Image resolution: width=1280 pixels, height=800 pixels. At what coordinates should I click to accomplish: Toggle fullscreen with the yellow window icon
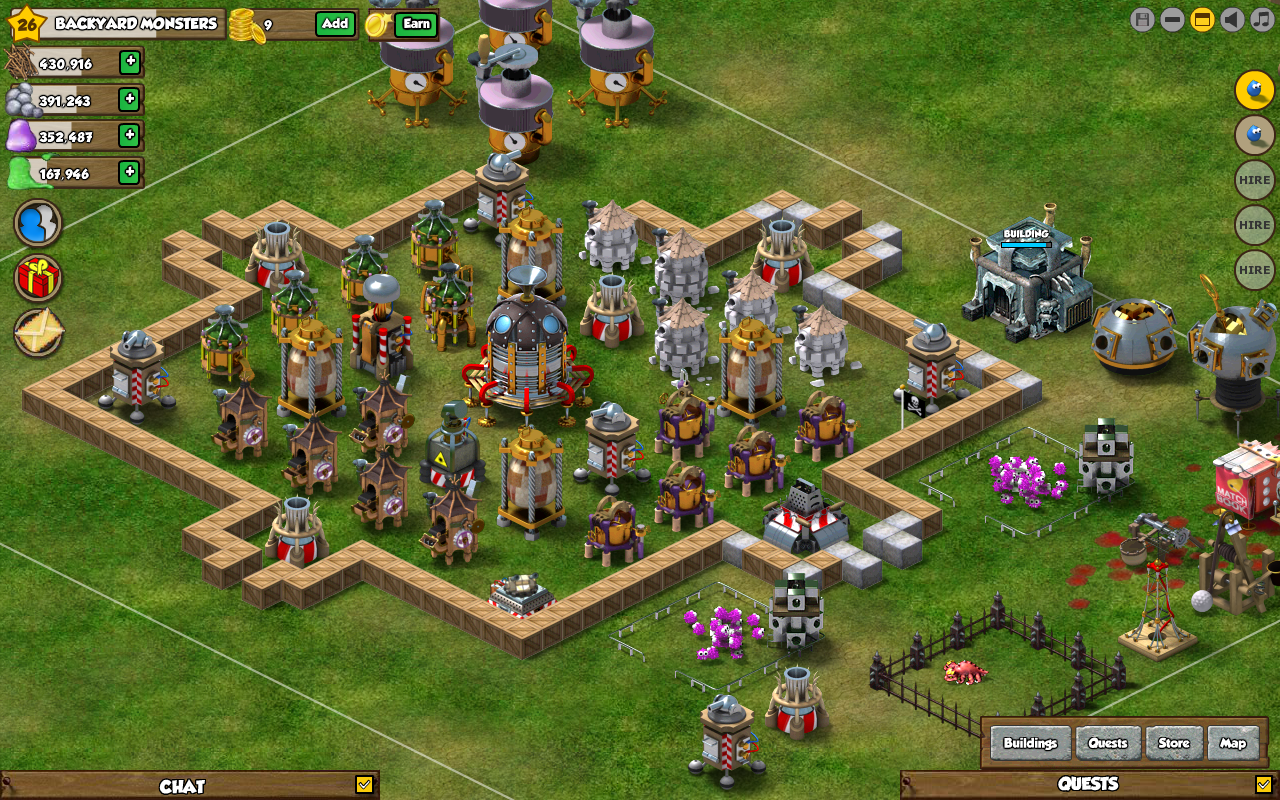coord(1202,19)
